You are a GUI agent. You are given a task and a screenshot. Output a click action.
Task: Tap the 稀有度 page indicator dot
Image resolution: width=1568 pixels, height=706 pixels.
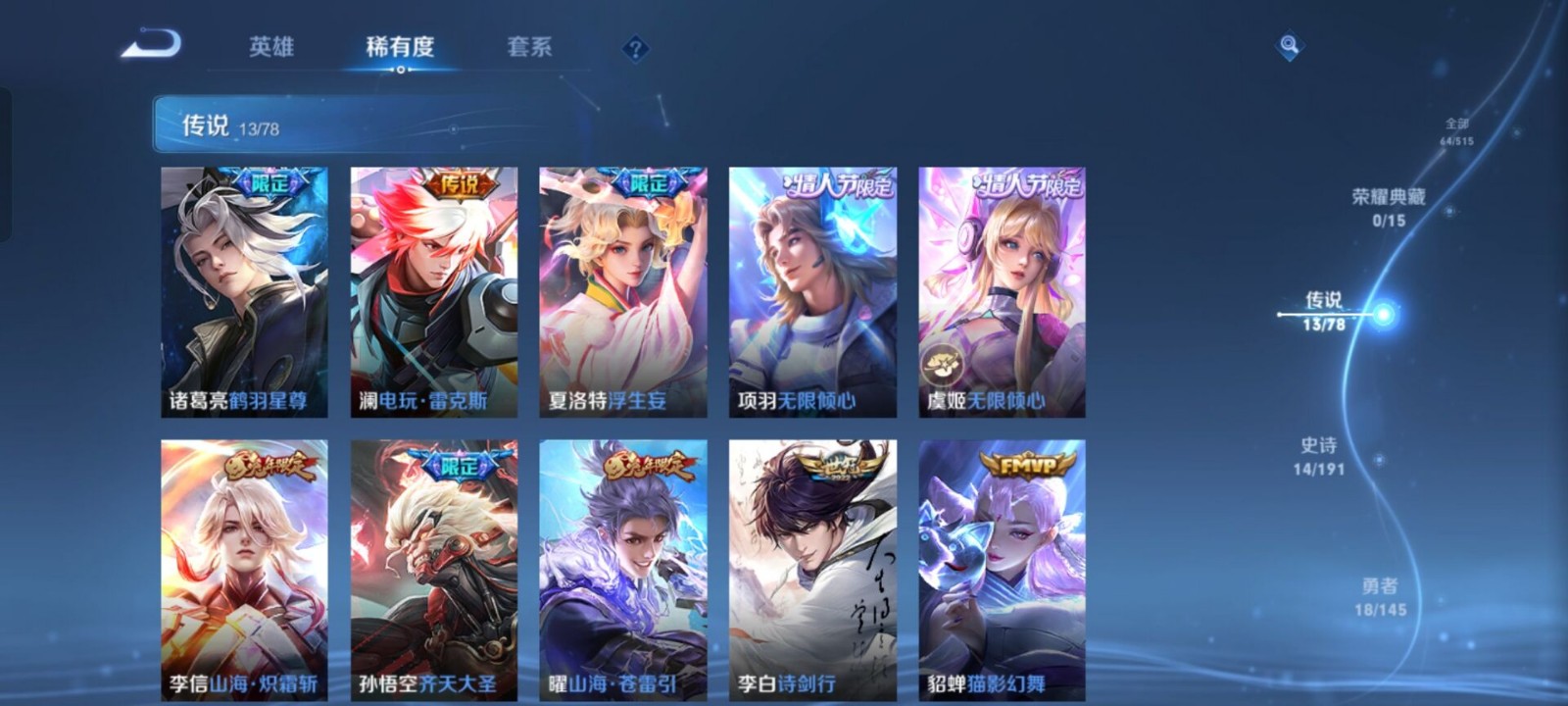click(x=402, y=69)
